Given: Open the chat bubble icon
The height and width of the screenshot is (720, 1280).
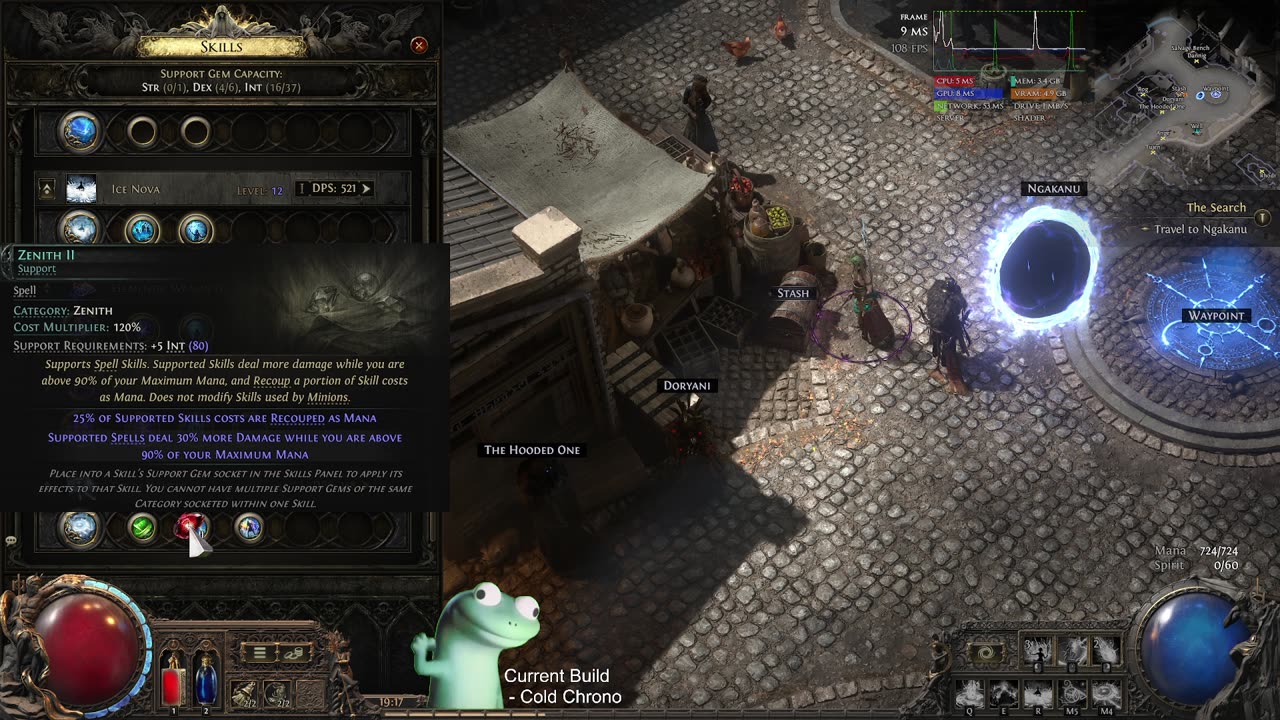Looking at the screenshot, I should 11,540.
